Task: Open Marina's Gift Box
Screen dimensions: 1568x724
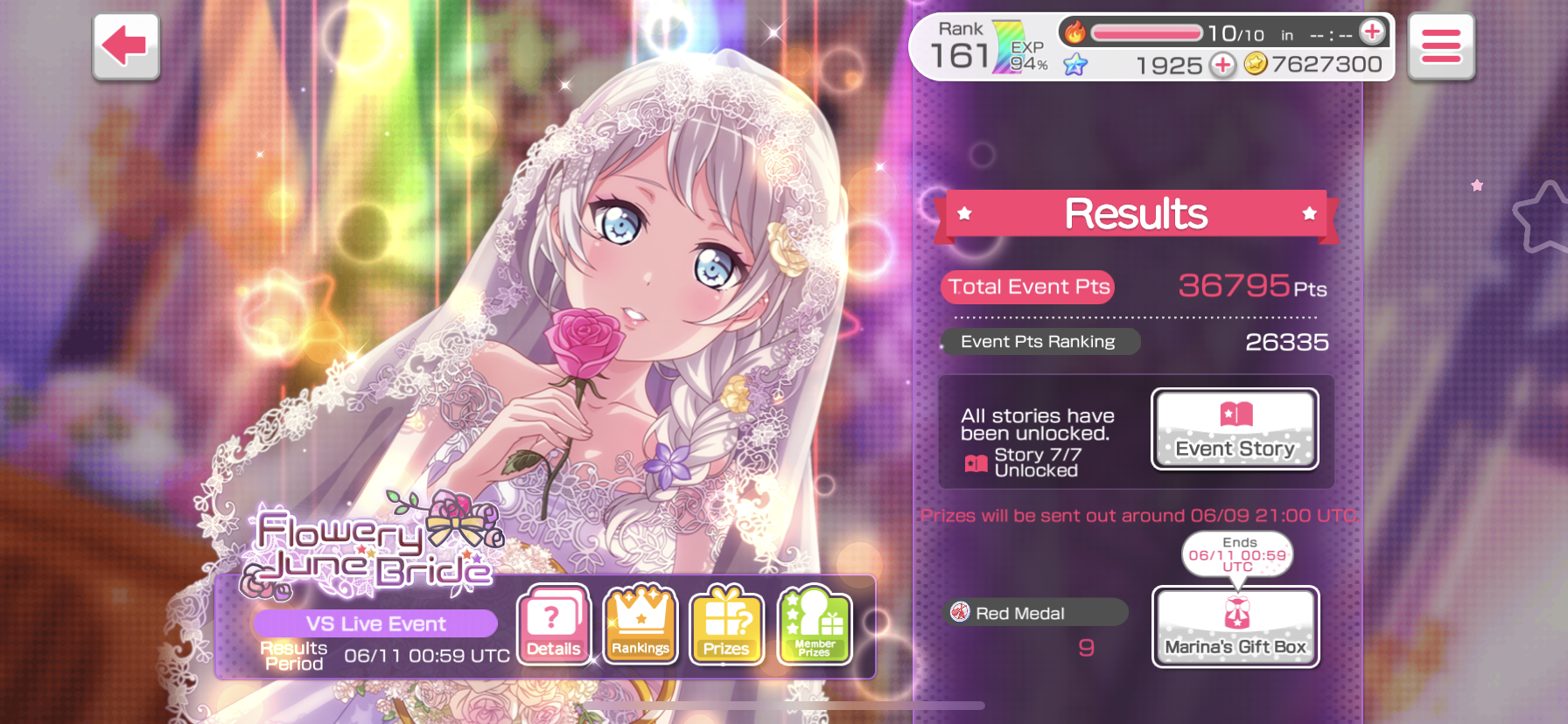Action: 1235,627
